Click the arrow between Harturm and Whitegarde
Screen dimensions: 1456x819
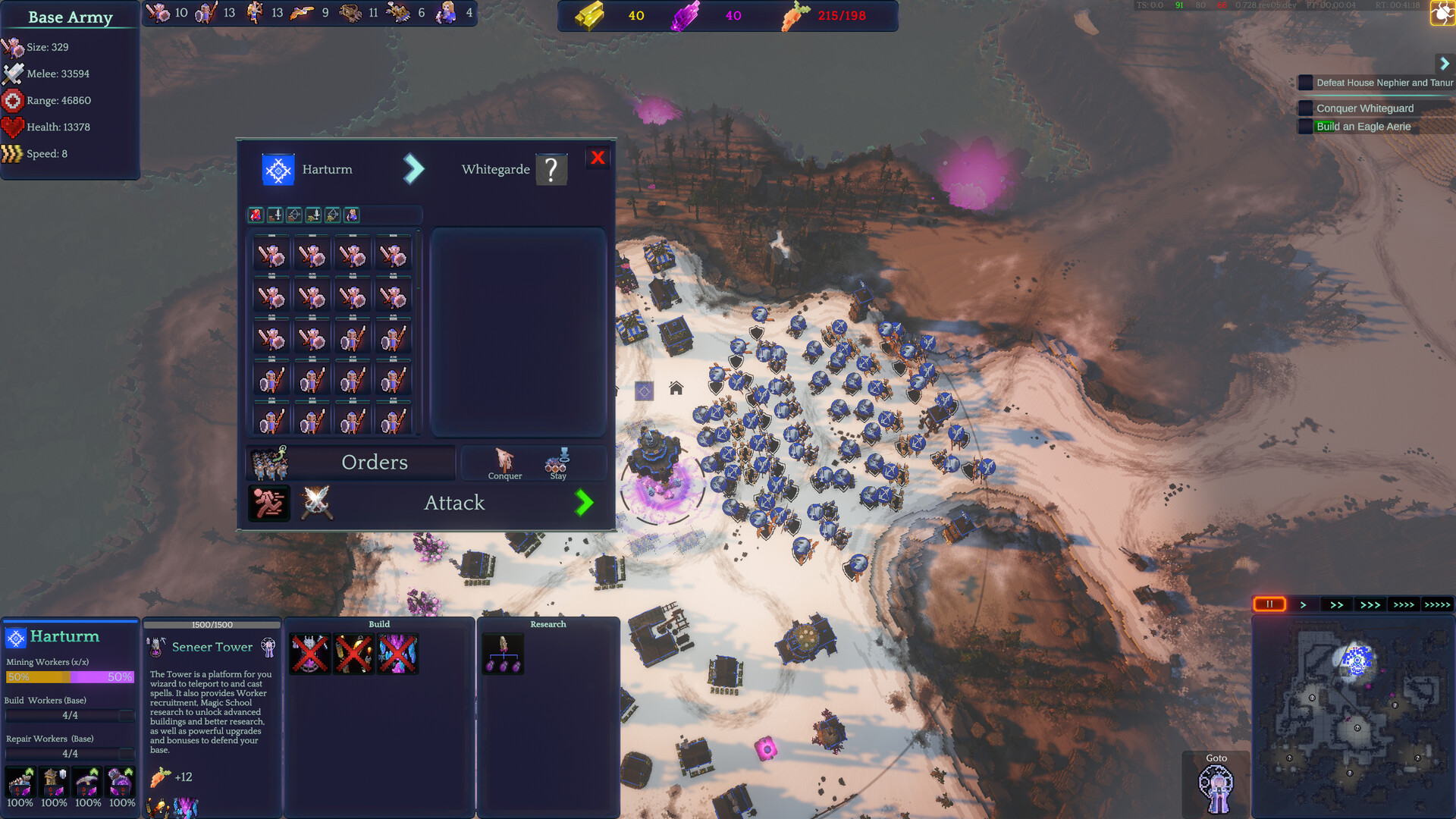coord(414,168)
